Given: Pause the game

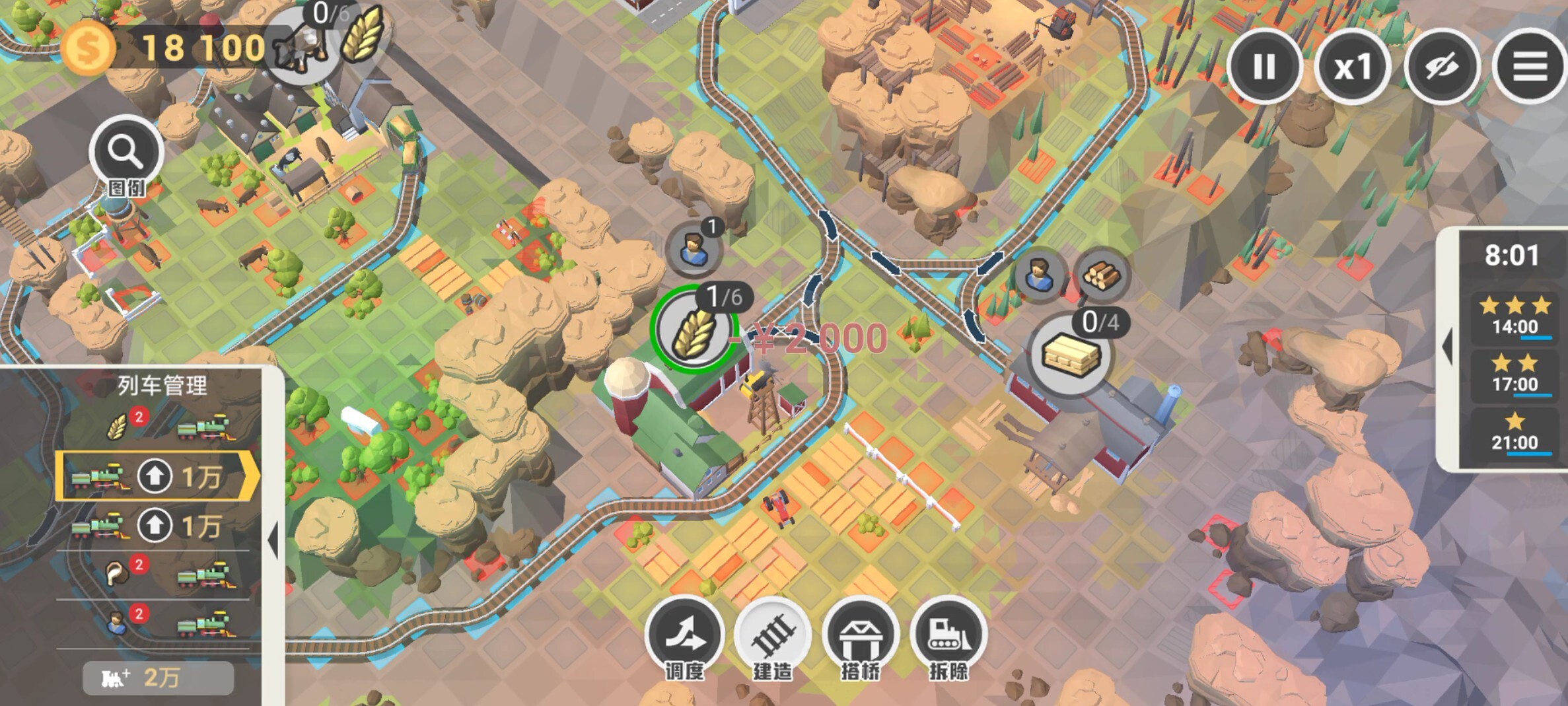Looking at the screenshot, I should [x=1264, y=66].
